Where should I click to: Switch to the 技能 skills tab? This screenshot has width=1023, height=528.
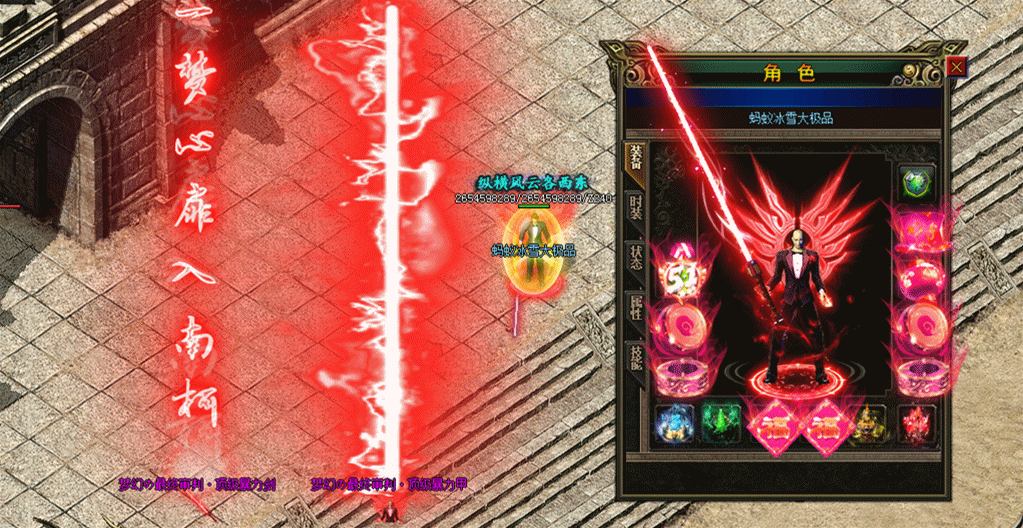tap(634, 356)
